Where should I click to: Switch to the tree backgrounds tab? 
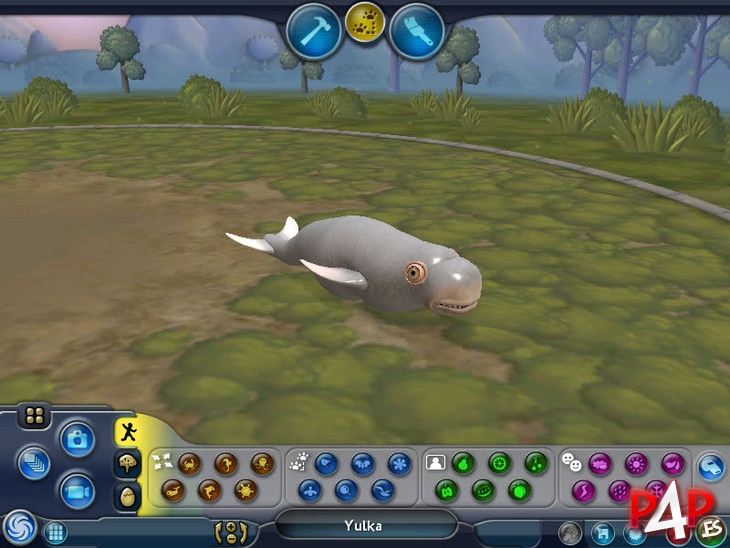pyautogui.click(x=129, y=465)
